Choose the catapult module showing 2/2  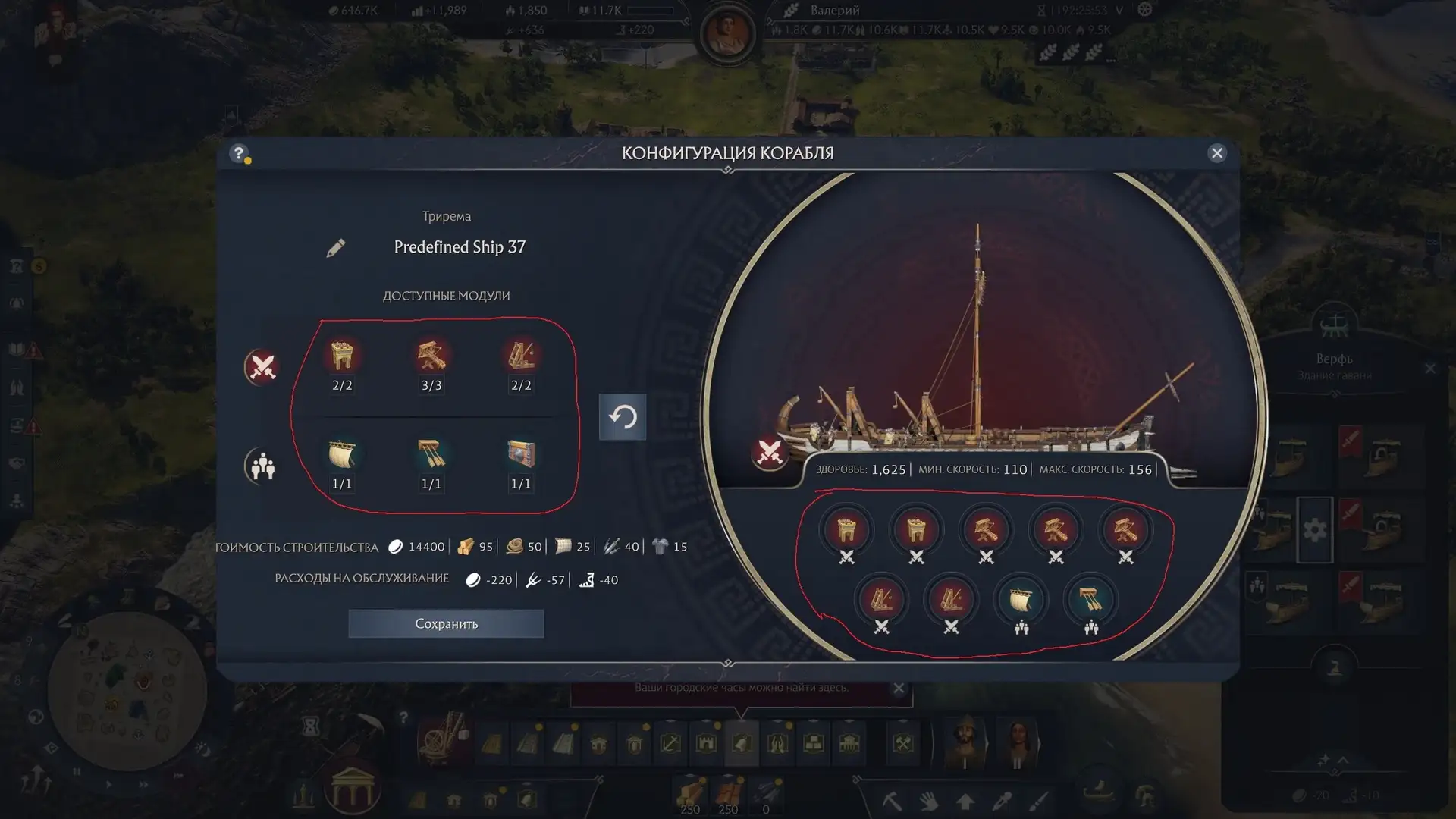(x=521, y=356)
